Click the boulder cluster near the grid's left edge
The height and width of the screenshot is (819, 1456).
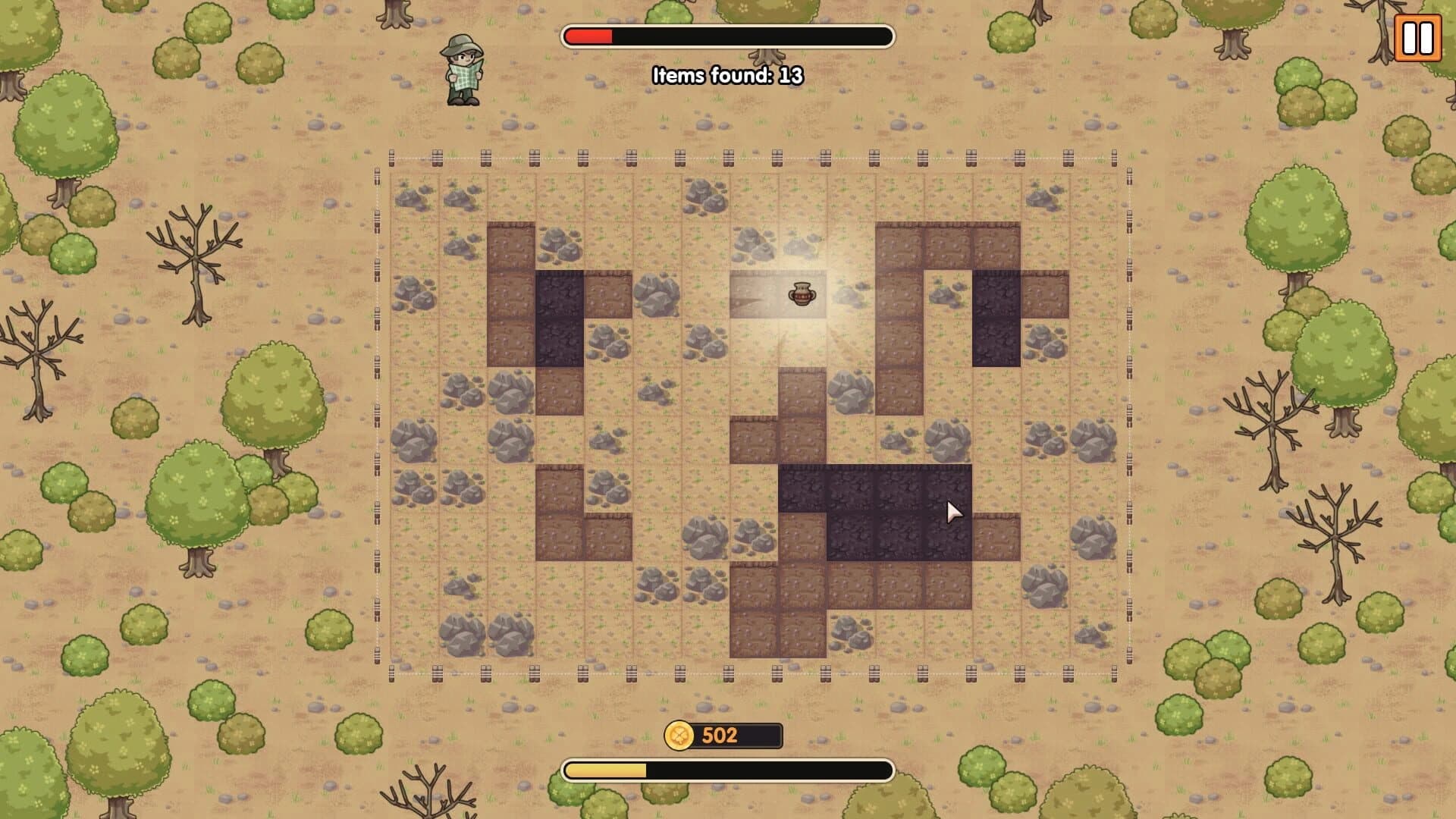point(413,441)
